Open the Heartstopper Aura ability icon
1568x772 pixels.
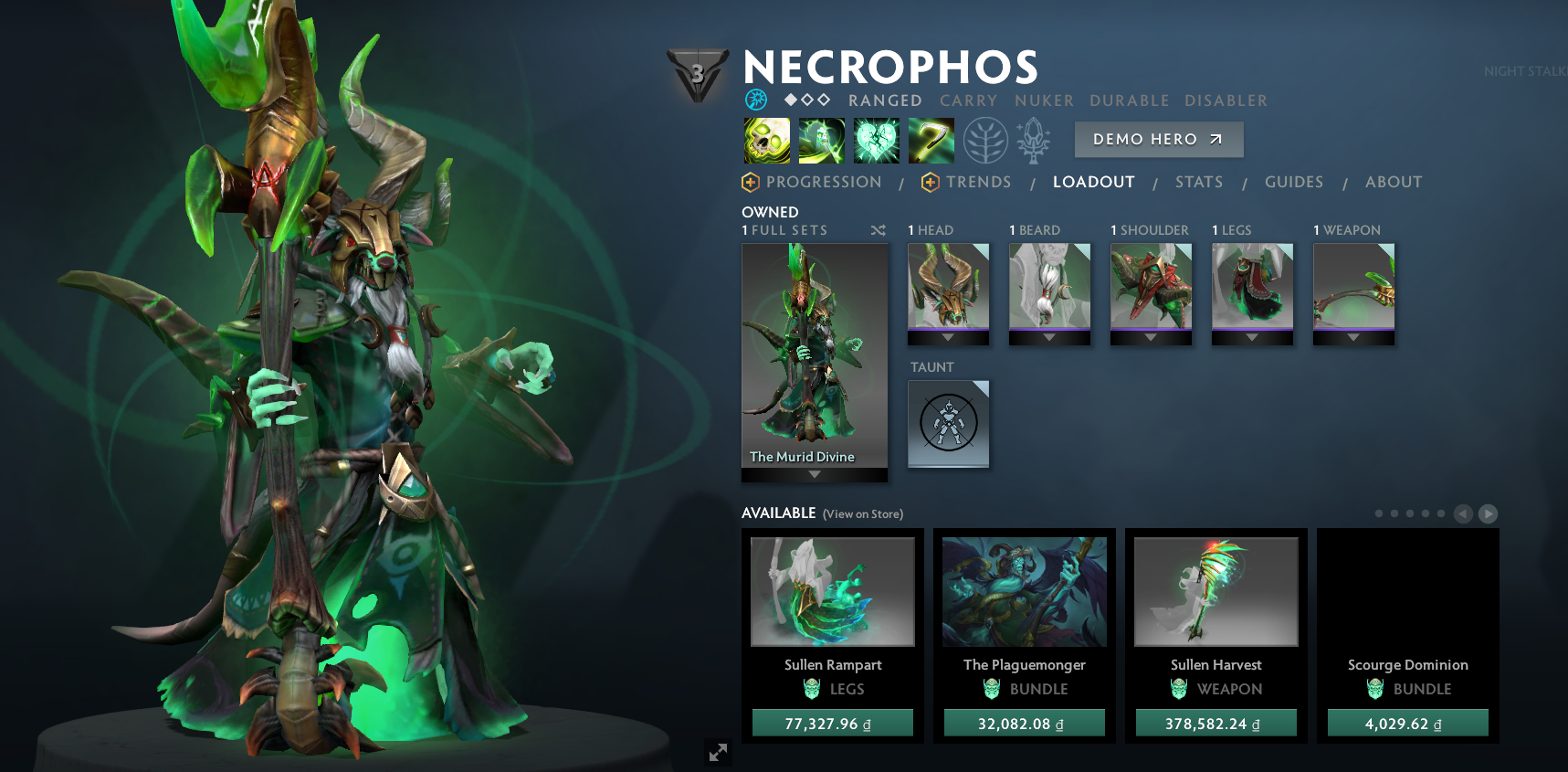tap(876, 141)
